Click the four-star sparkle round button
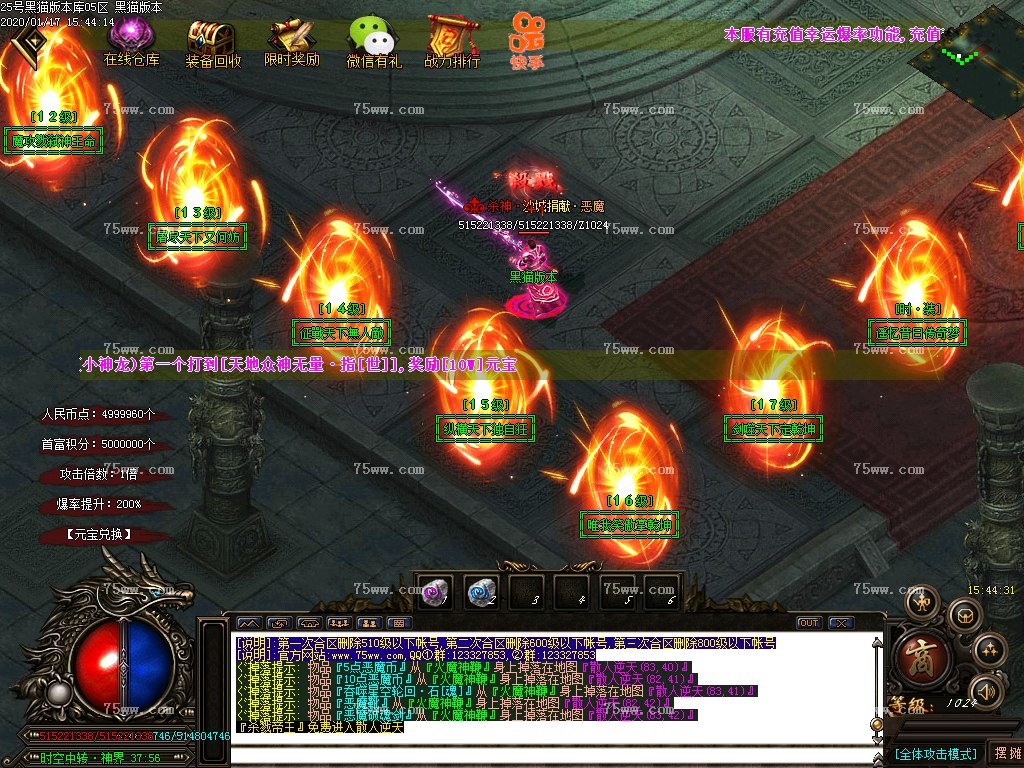 point(989,650)
